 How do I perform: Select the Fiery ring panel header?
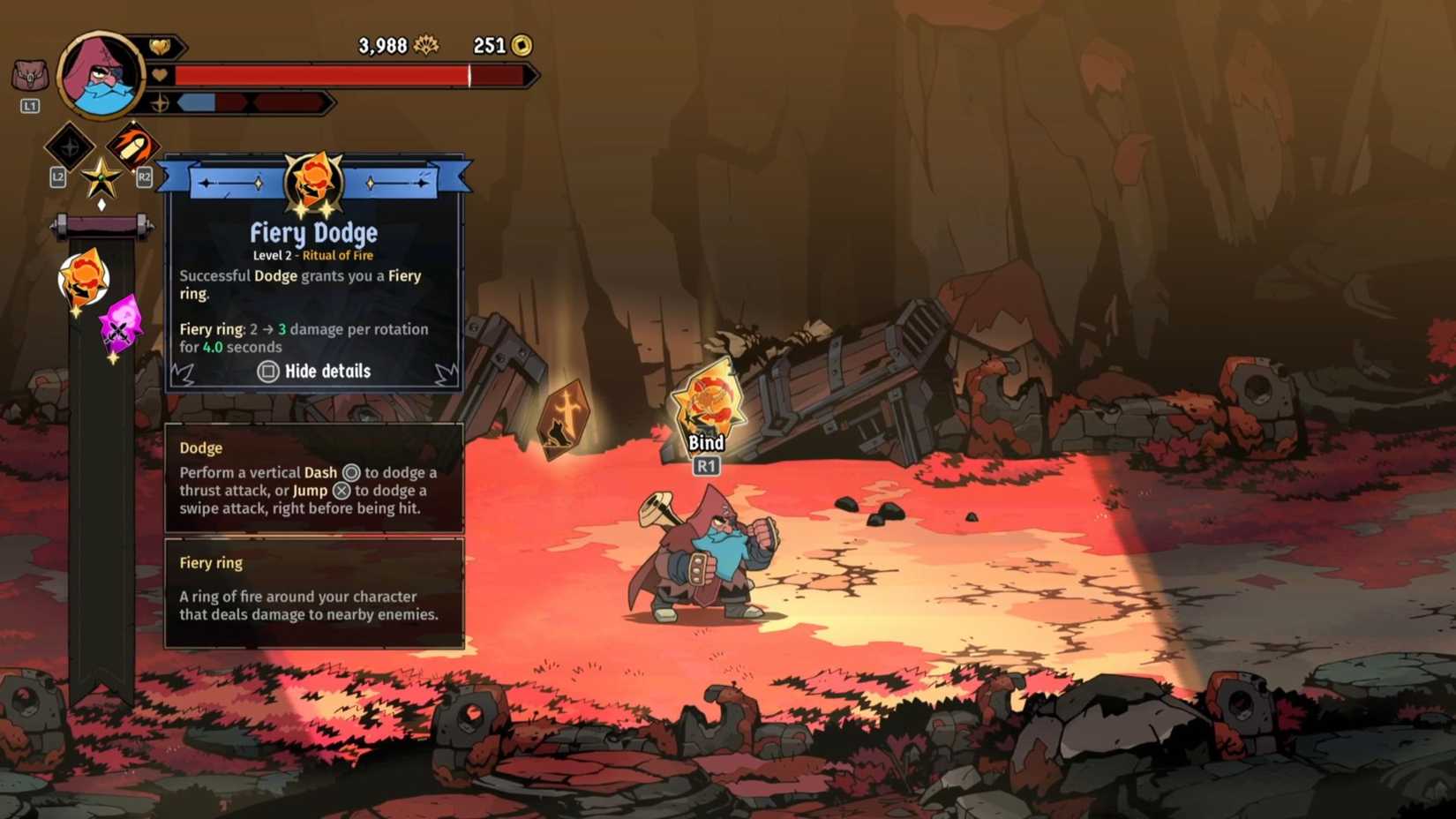(x=211, y=562)
